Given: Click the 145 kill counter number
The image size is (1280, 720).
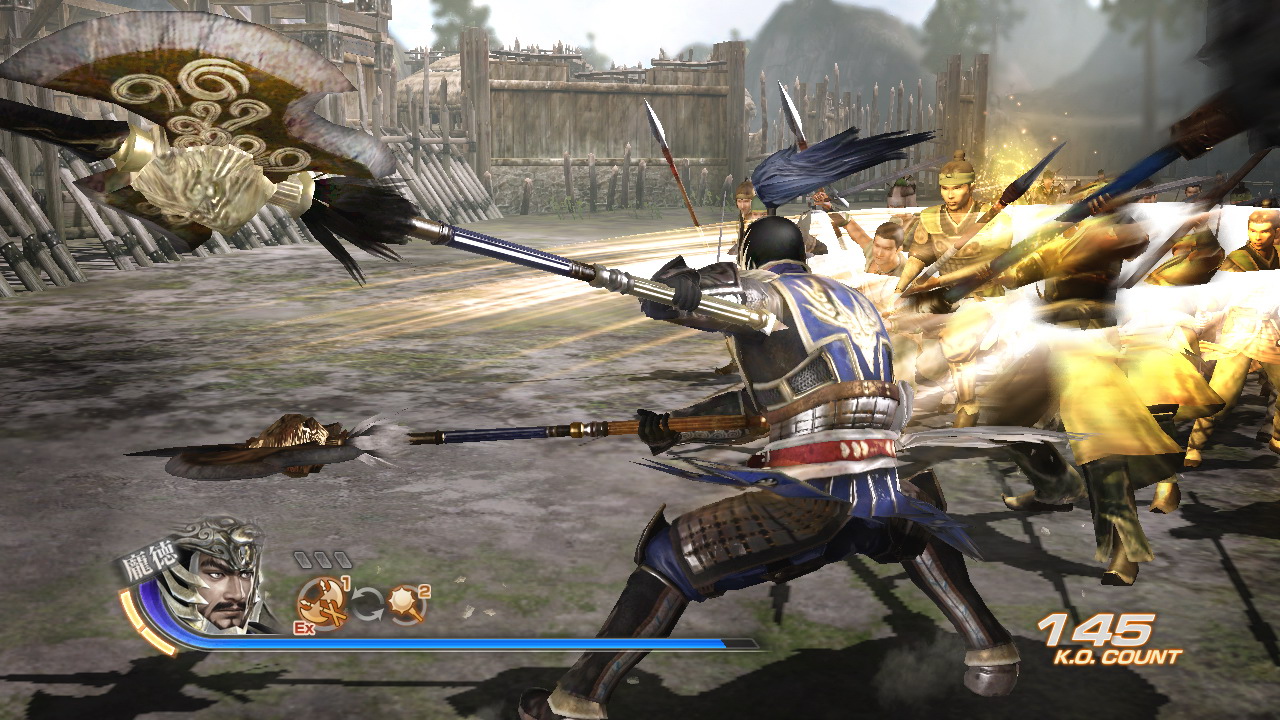Looking at the screenshot, I should click(x=1093, y=630).
